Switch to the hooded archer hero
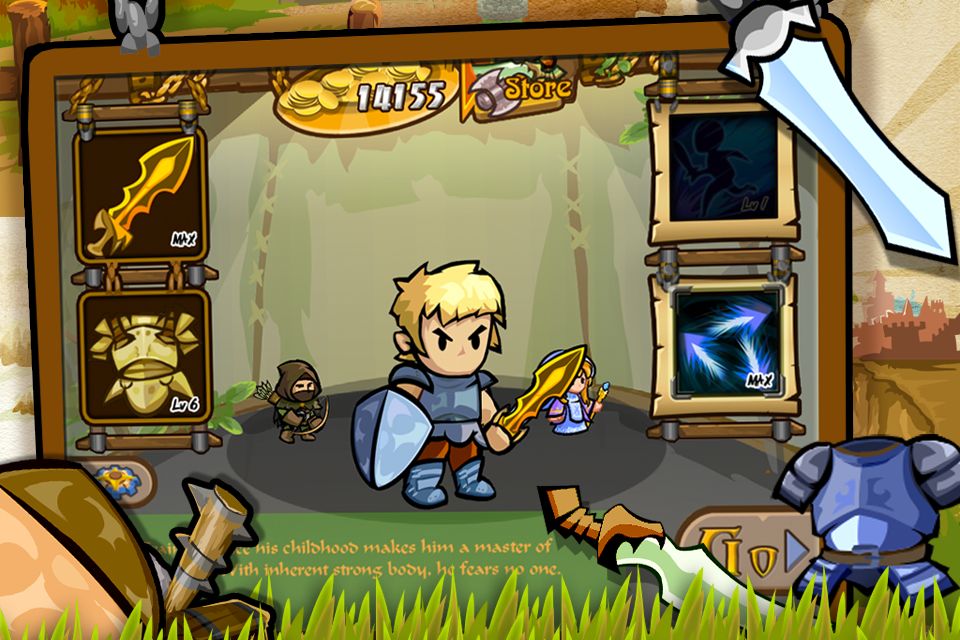Image resolution: width=960 pixels, height=640 pixels. (297, 402)
